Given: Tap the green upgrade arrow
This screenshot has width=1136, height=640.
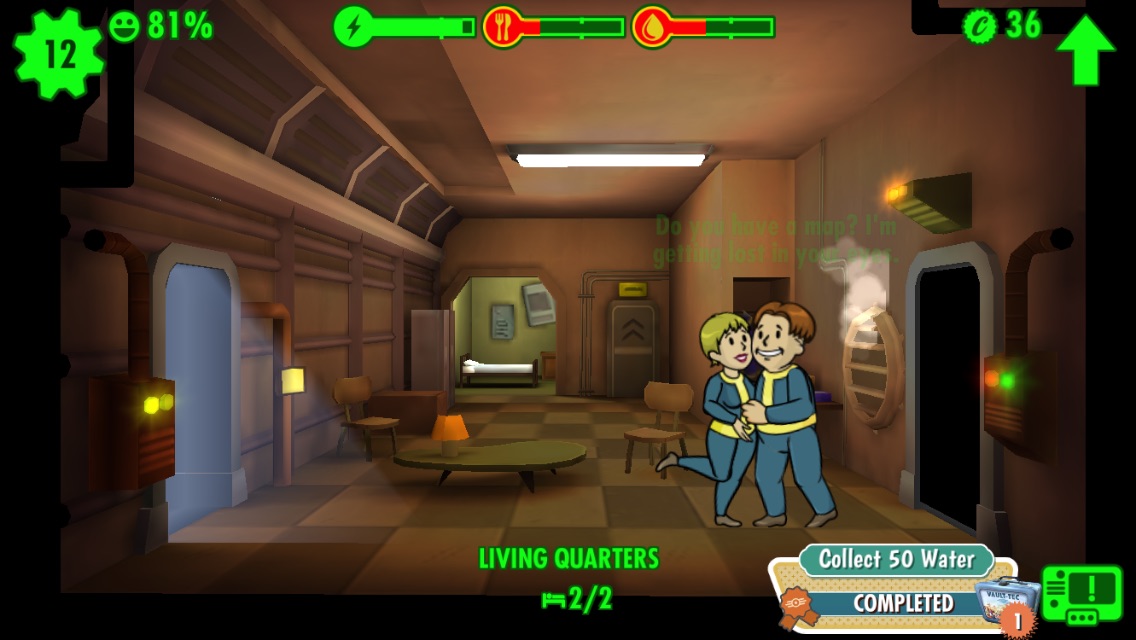Looking at the screenshot, I should (x=1085, y=50).
